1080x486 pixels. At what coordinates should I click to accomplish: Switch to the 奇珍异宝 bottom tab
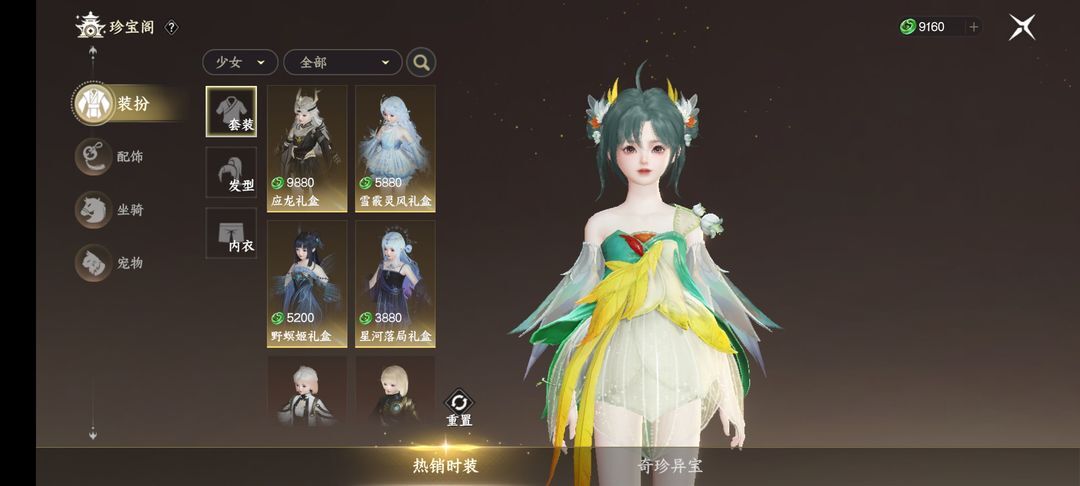point(670,466)
